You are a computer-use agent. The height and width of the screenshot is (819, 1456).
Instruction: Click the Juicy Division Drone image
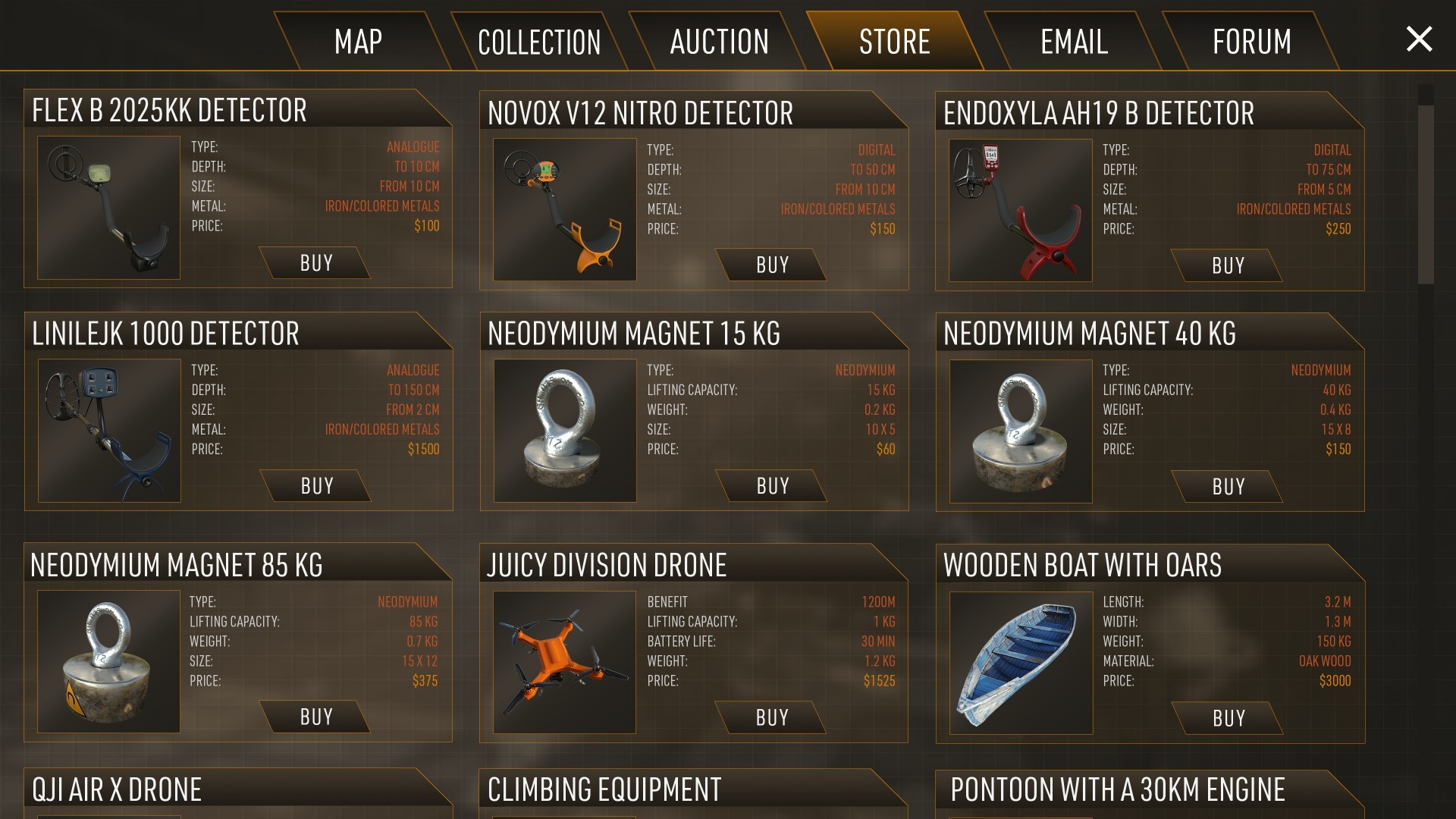click(x=564, y=662)
